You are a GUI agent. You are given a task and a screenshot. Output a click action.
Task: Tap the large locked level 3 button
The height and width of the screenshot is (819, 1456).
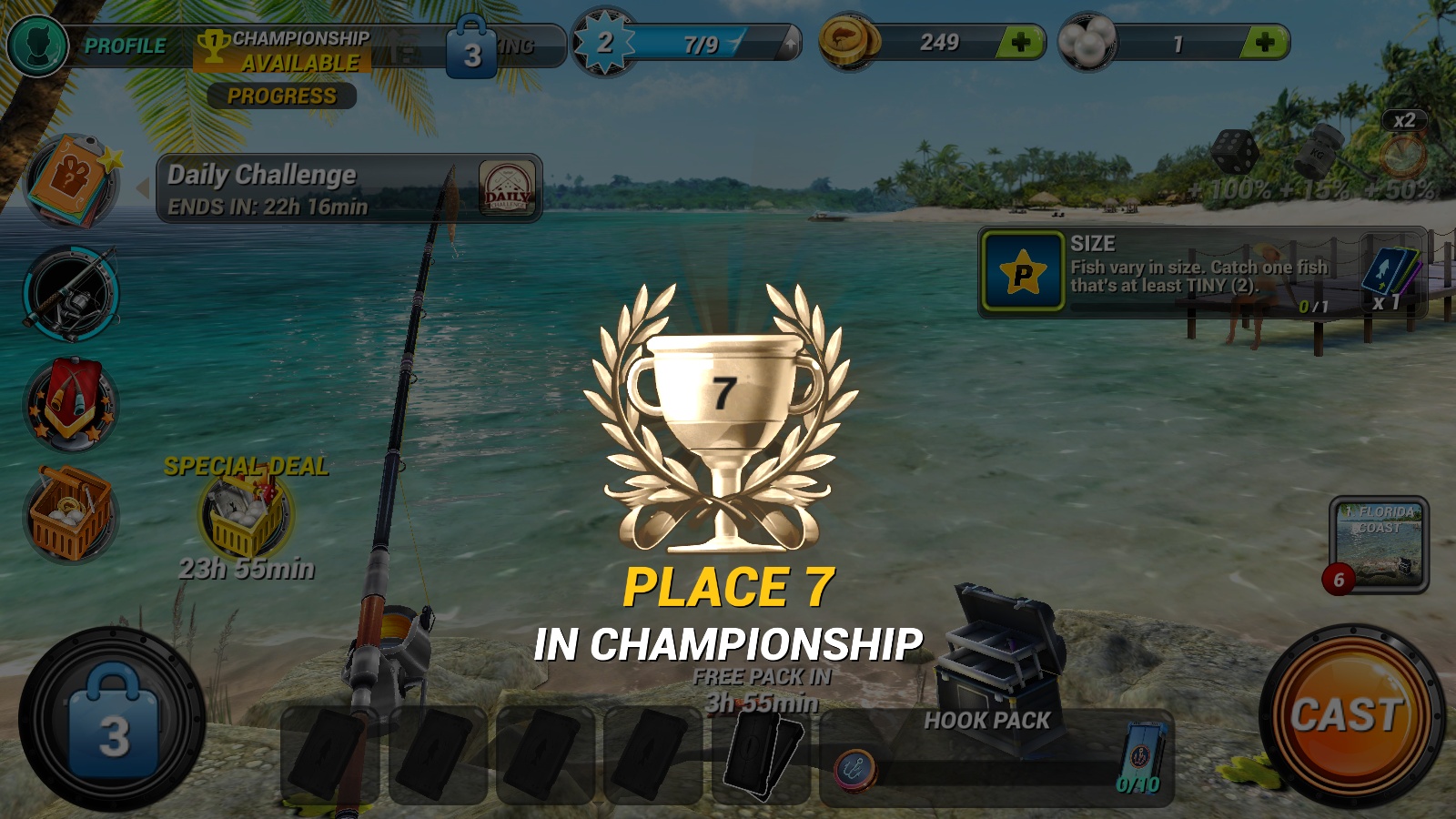click(112, 719)
